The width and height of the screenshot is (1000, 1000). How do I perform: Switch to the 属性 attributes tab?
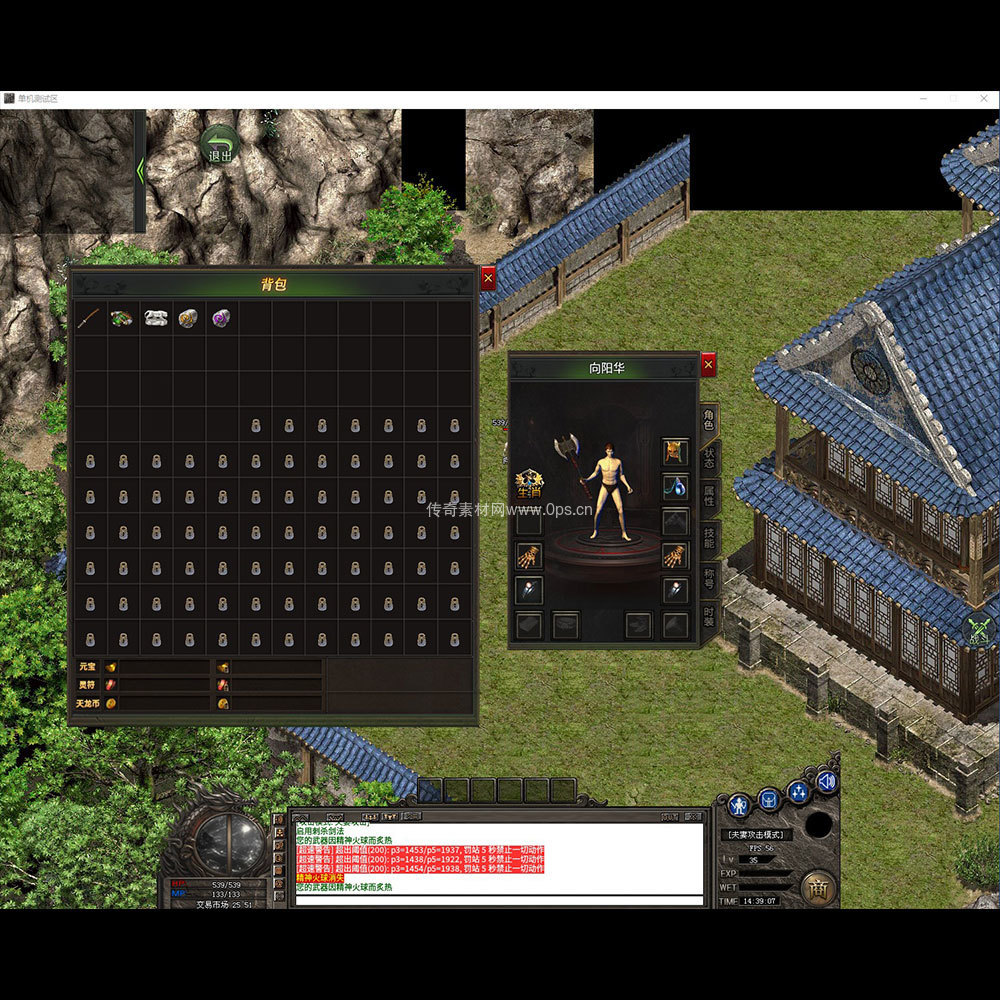(709, 496)
